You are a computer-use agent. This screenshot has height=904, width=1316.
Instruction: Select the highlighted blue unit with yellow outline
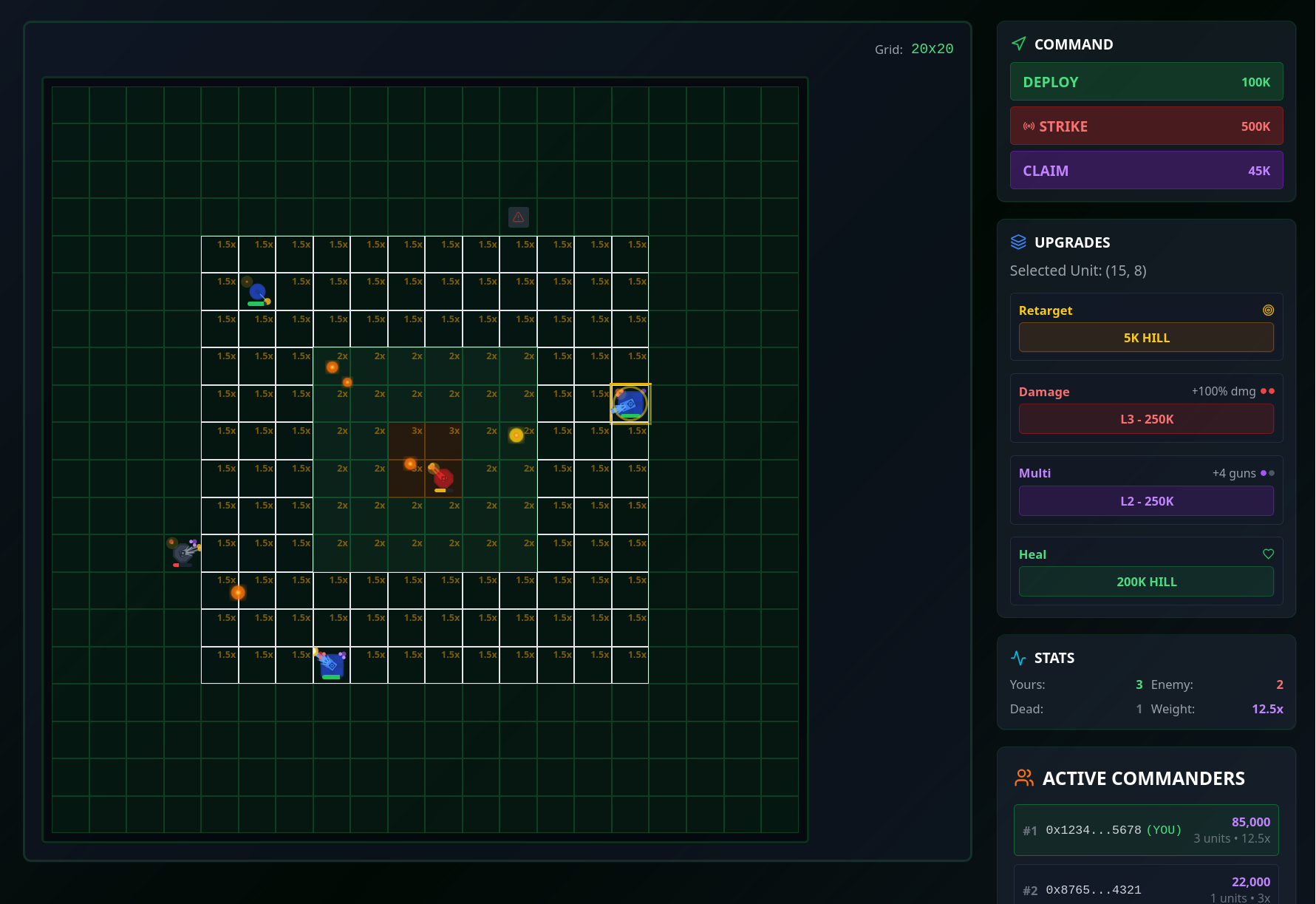point(630,404)
